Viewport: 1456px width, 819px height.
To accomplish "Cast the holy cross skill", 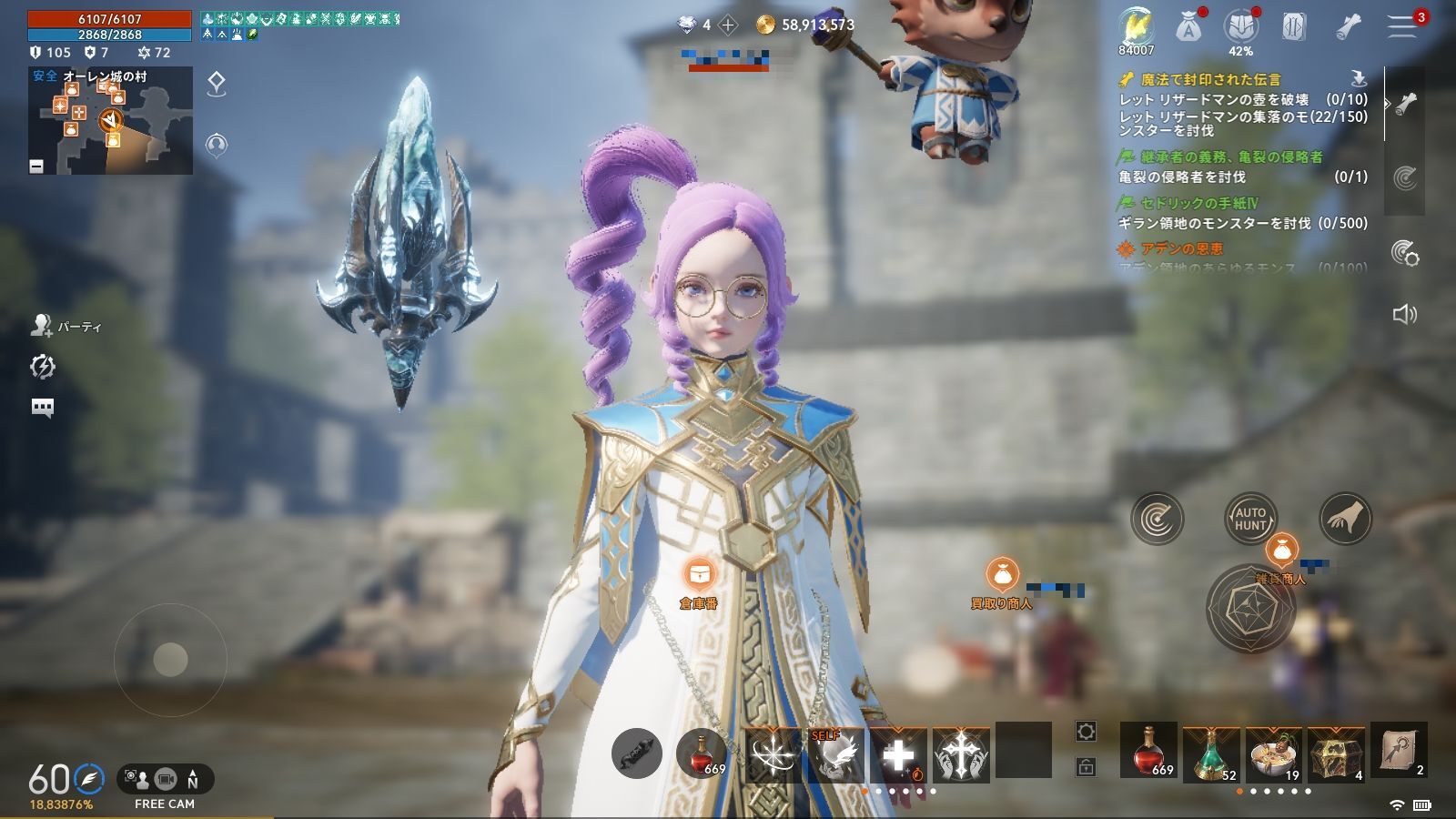I will [x=961, y=755].
